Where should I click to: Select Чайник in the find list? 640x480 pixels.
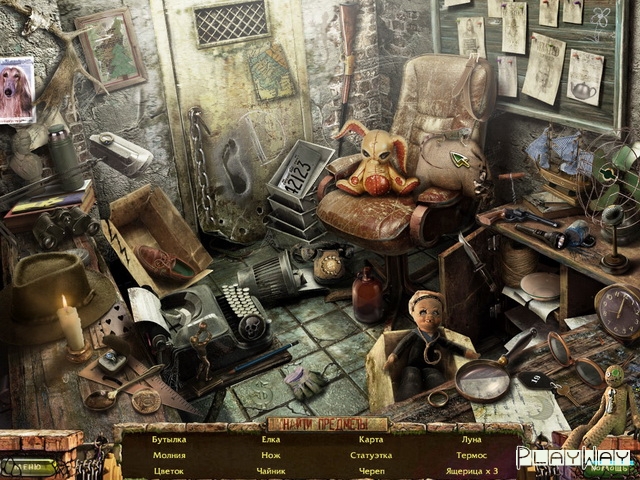click(x=271, y=470)
